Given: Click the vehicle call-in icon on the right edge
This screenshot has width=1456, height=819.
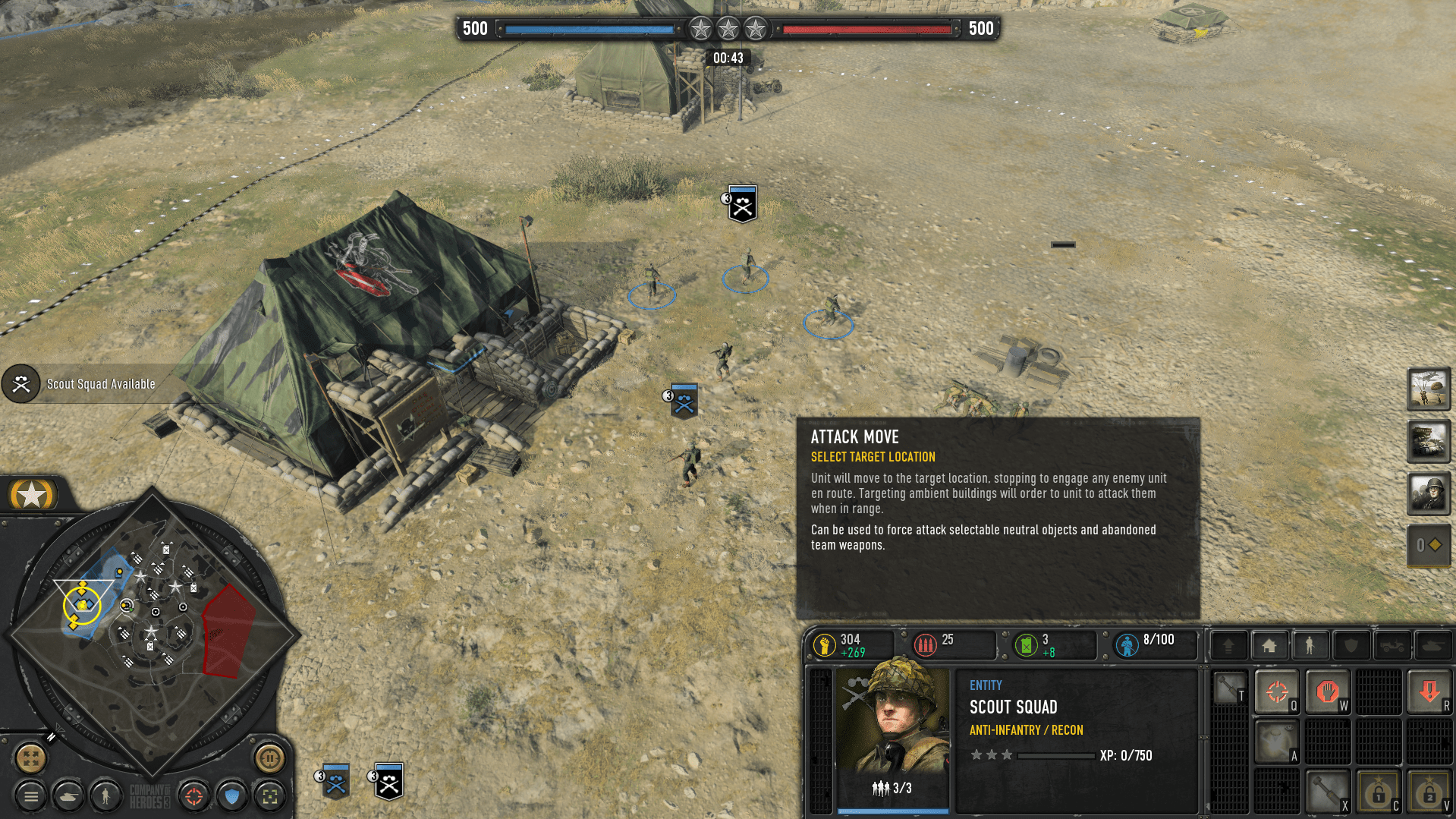Looking at the screenshot, I should click(1429, 442).
